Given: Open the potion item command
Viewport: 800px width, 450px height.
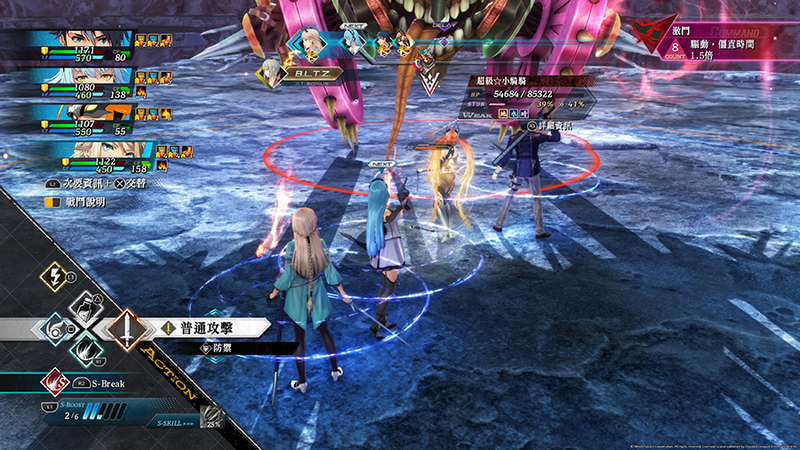Looking at the screenshot, I should pyautogui.click(x=83, y=304).
